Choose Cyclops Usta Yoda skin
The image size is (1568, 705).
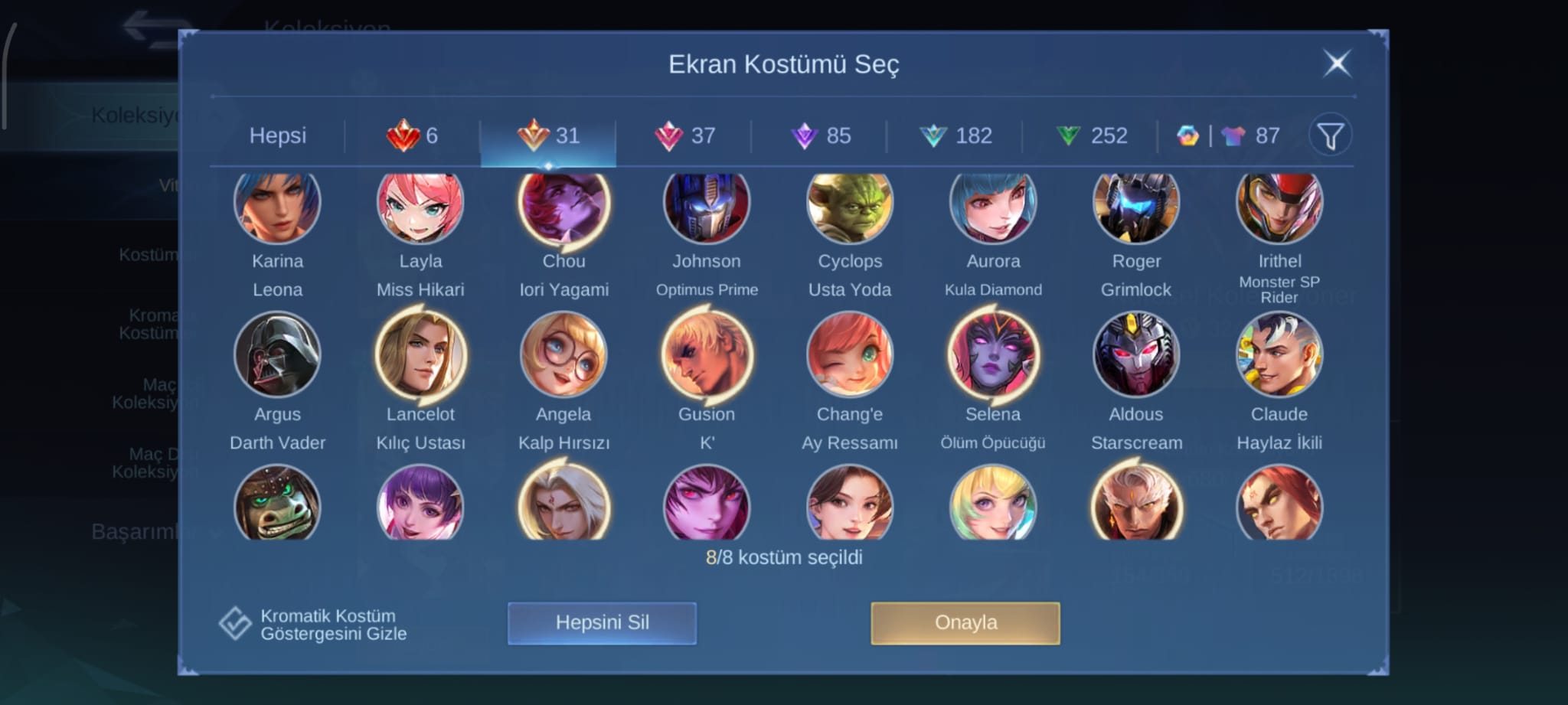(x=849, y=207)
